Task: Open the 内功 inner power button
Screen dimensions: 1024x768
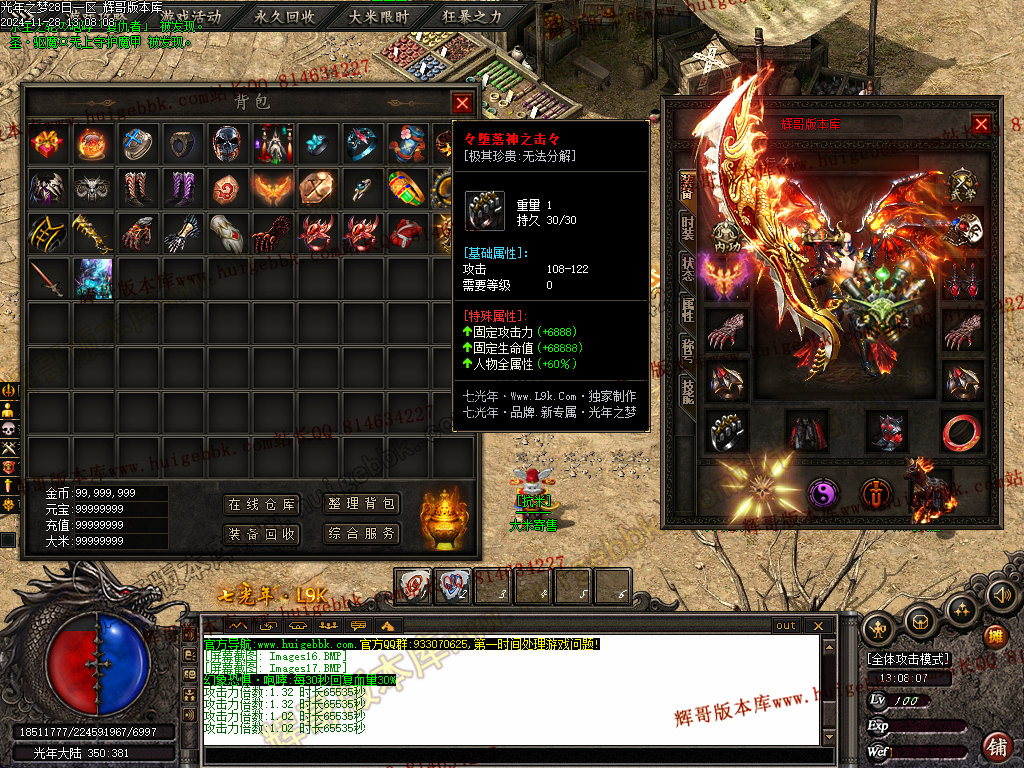Action: (727, 234)
